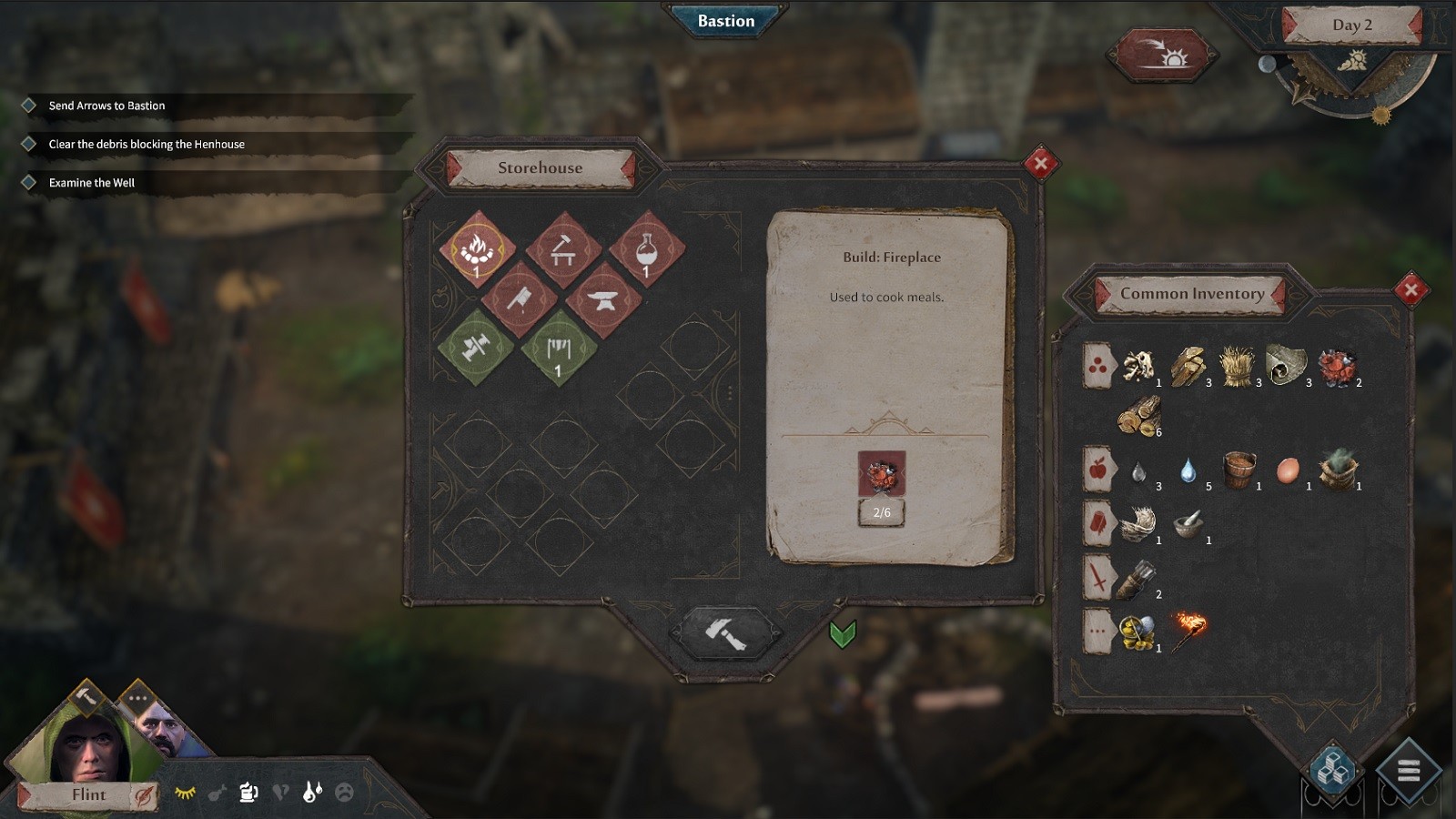The image size is (1456, 819).
Task: Select the crafting workbench tile
Action: point(562,251)
